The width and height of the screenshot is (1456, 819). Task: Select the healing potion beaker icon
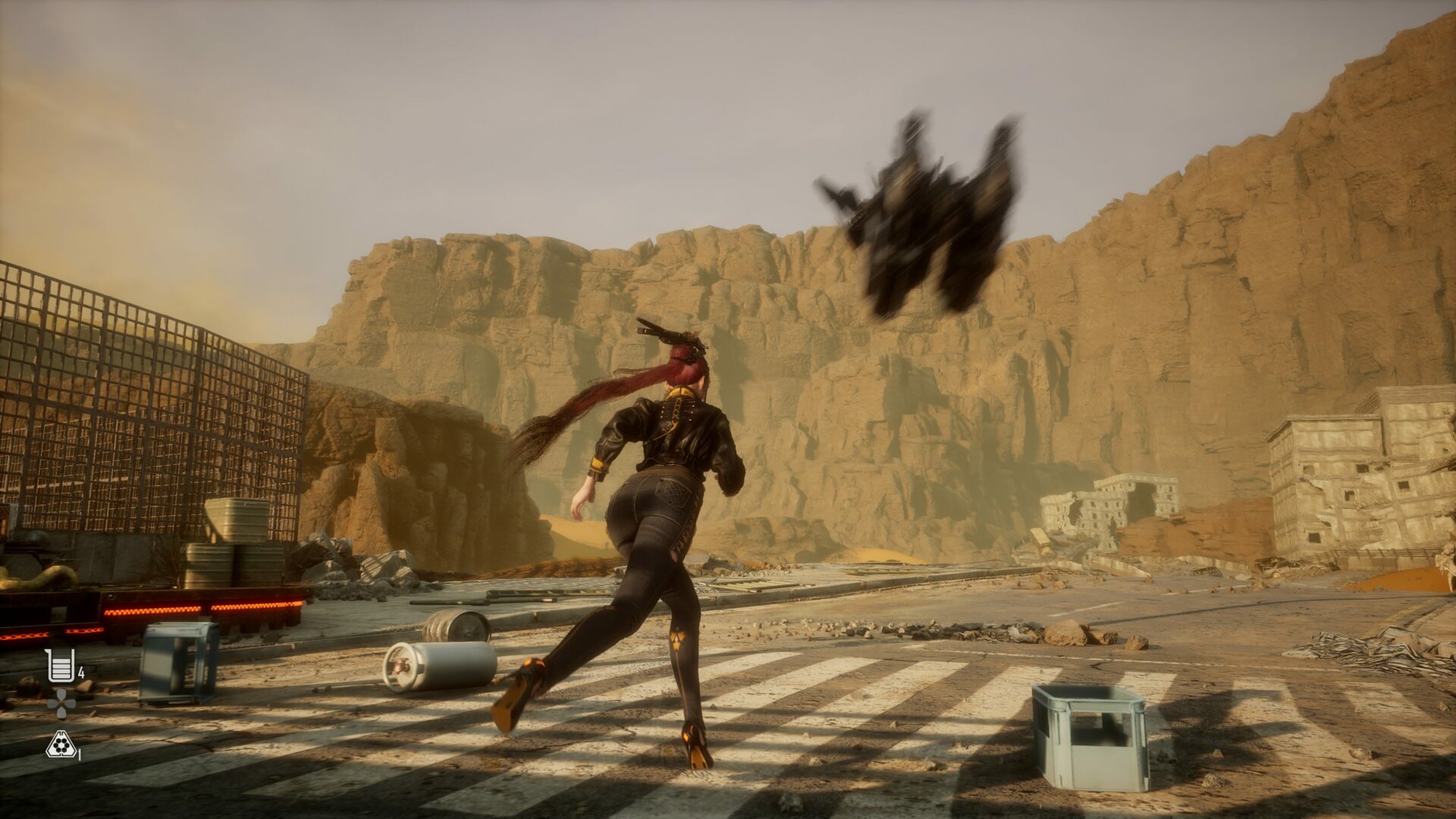click(59, 665)
